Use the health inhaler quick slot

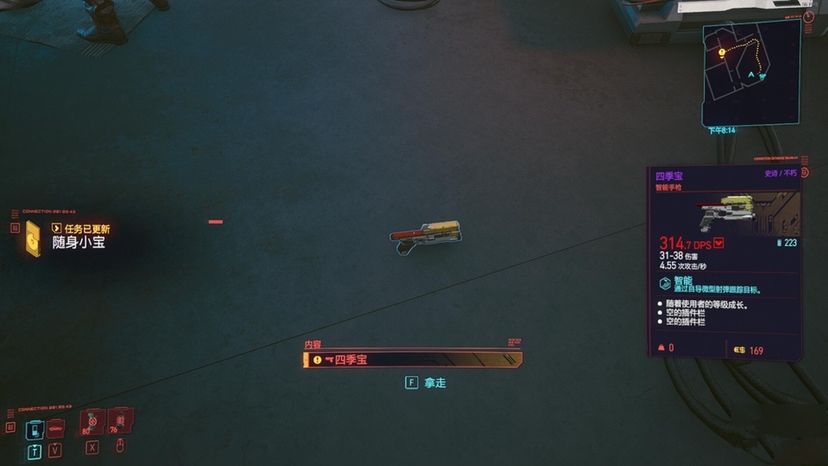pyautogui.click(x=91, y=423)
